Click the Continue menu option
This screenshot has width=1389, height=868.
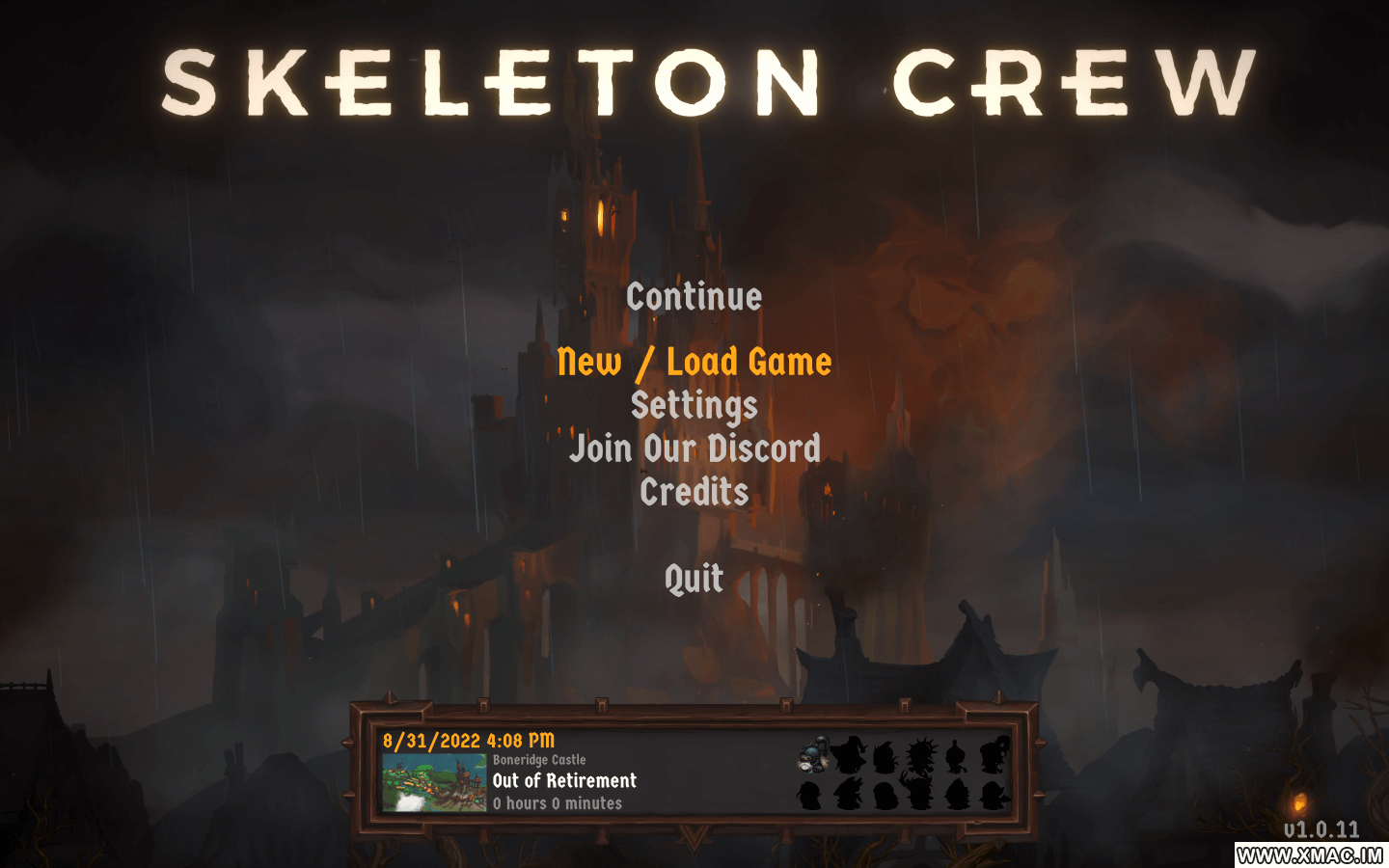[693, 297]
